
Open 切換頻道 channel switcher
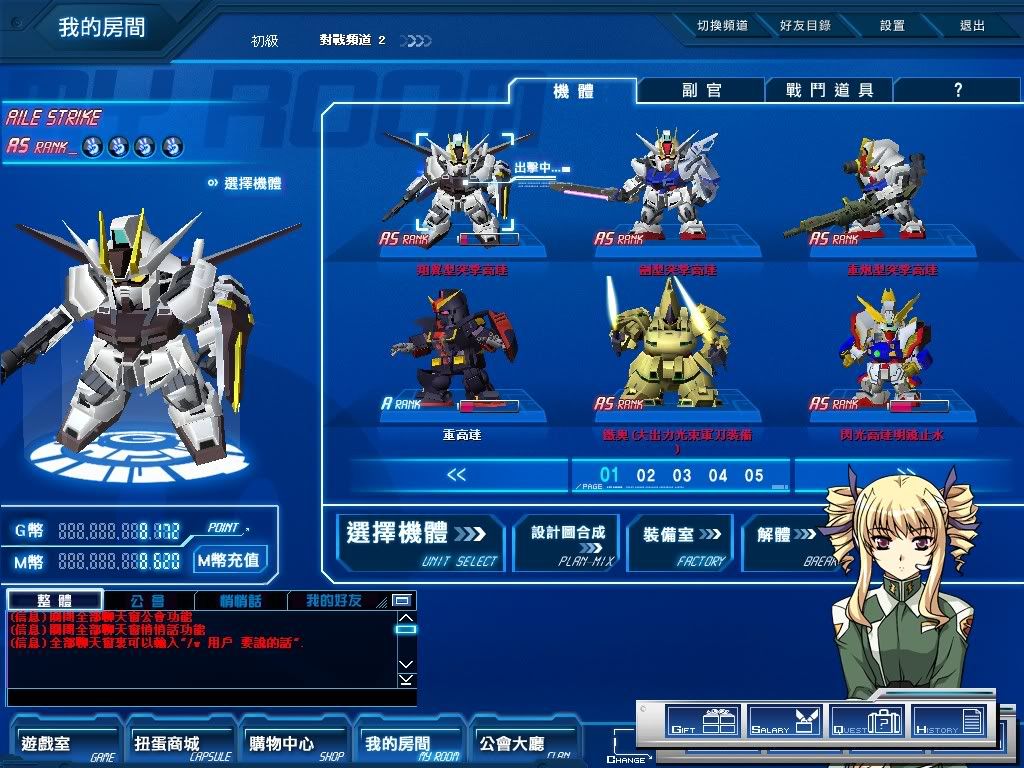coord(722,26)
